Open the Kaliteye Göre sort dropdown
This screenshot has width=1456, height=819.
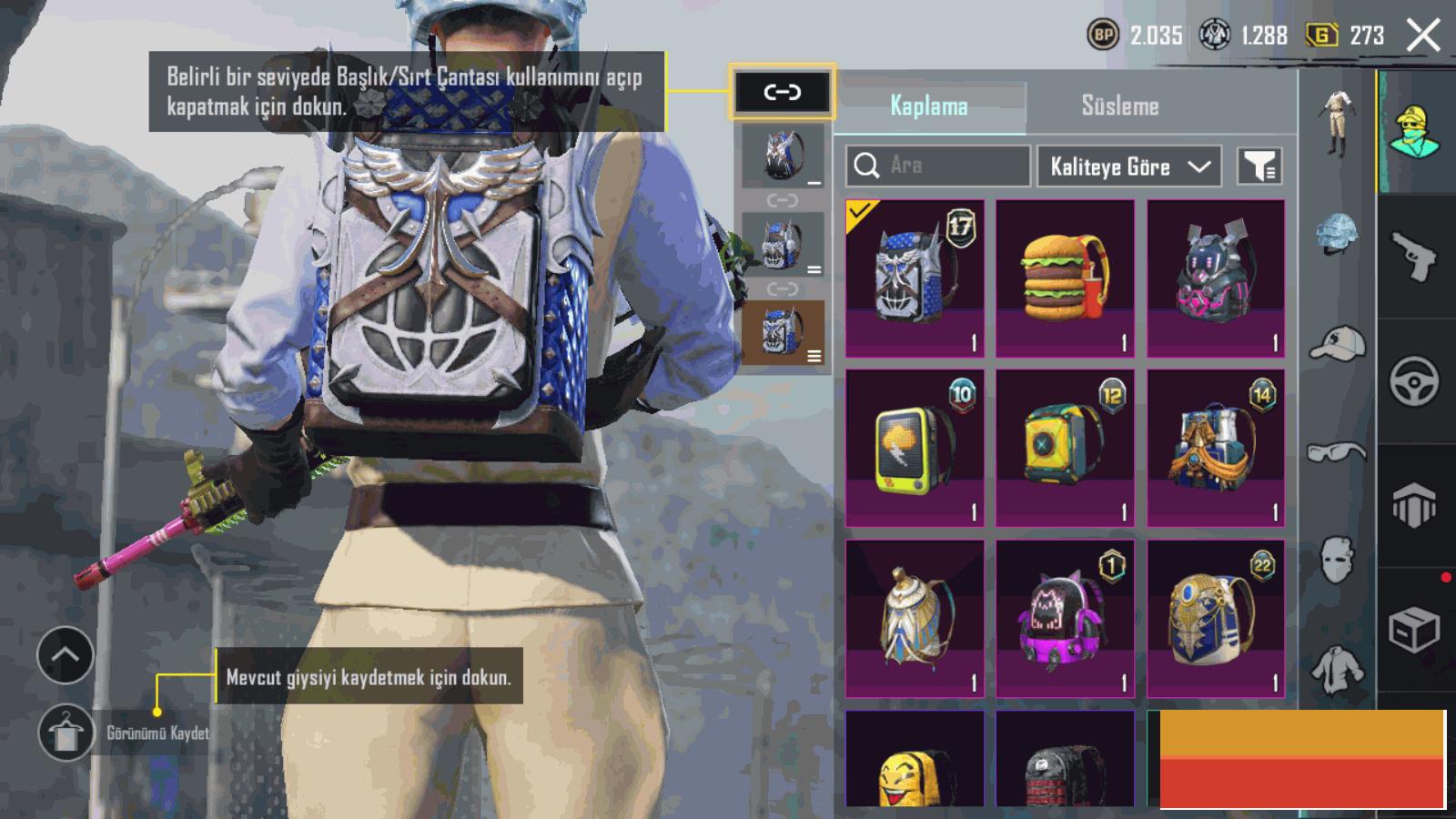click(x=1128, y=167)
